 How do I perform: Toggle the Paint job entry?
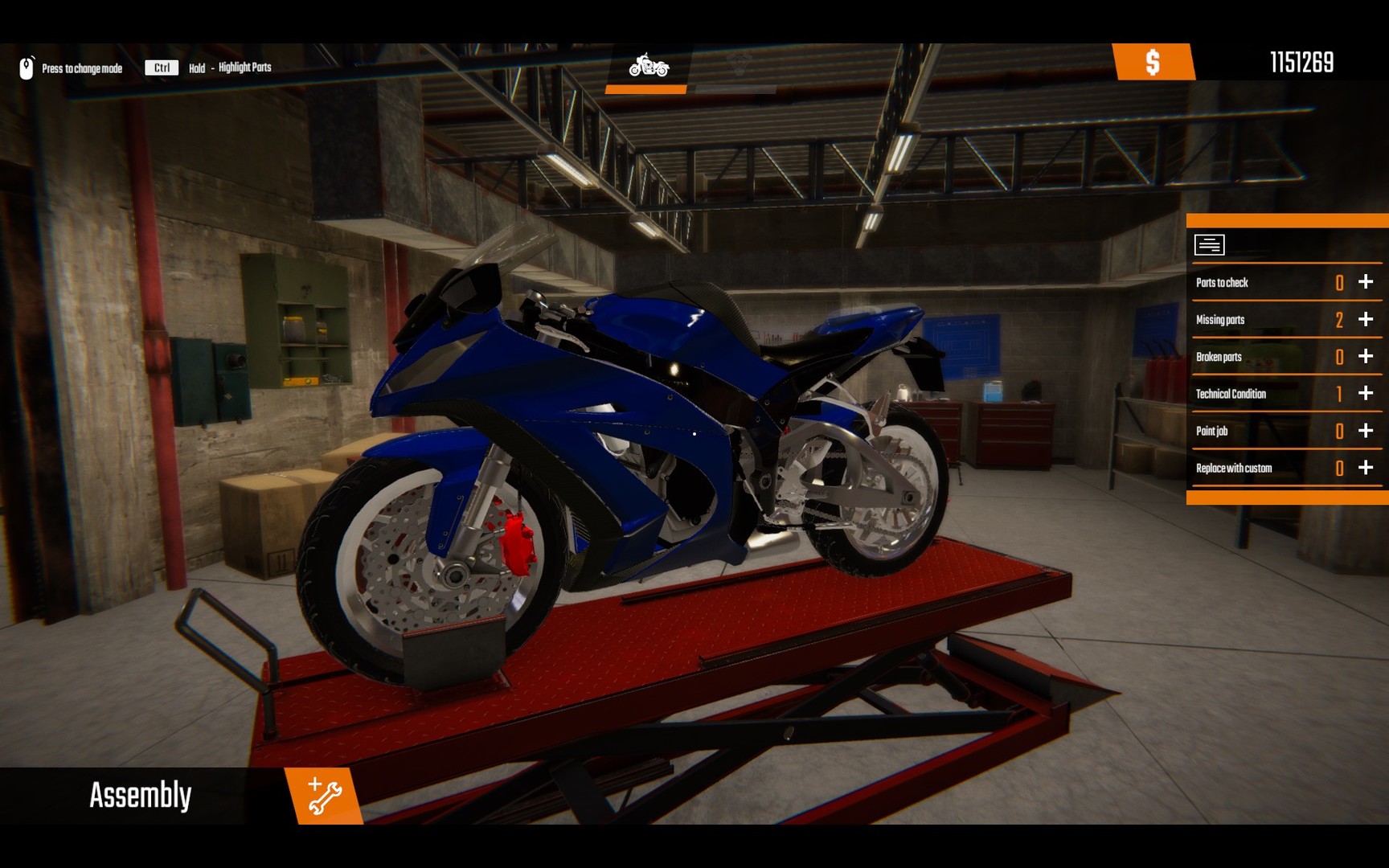1364,431
